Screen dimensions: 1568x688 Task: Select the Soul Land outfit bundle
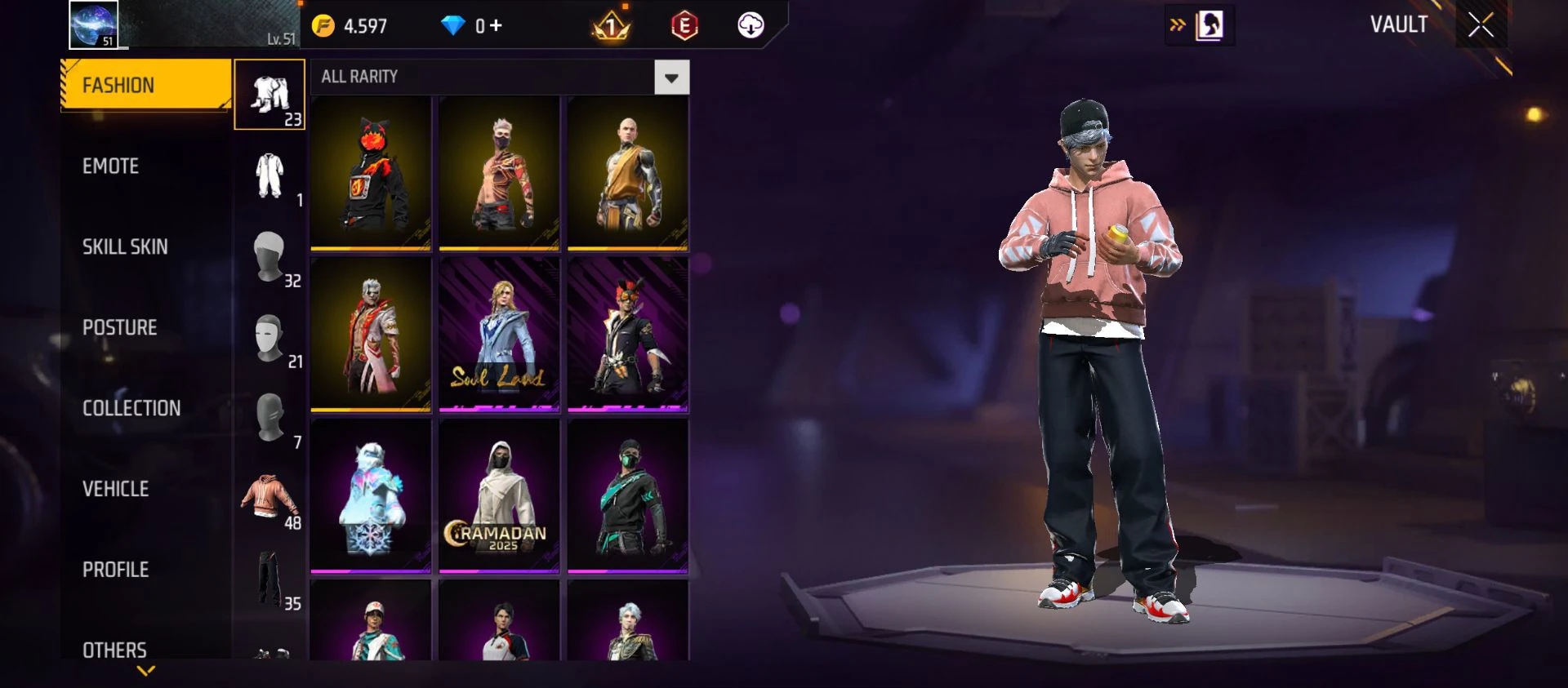pos(499,334)
